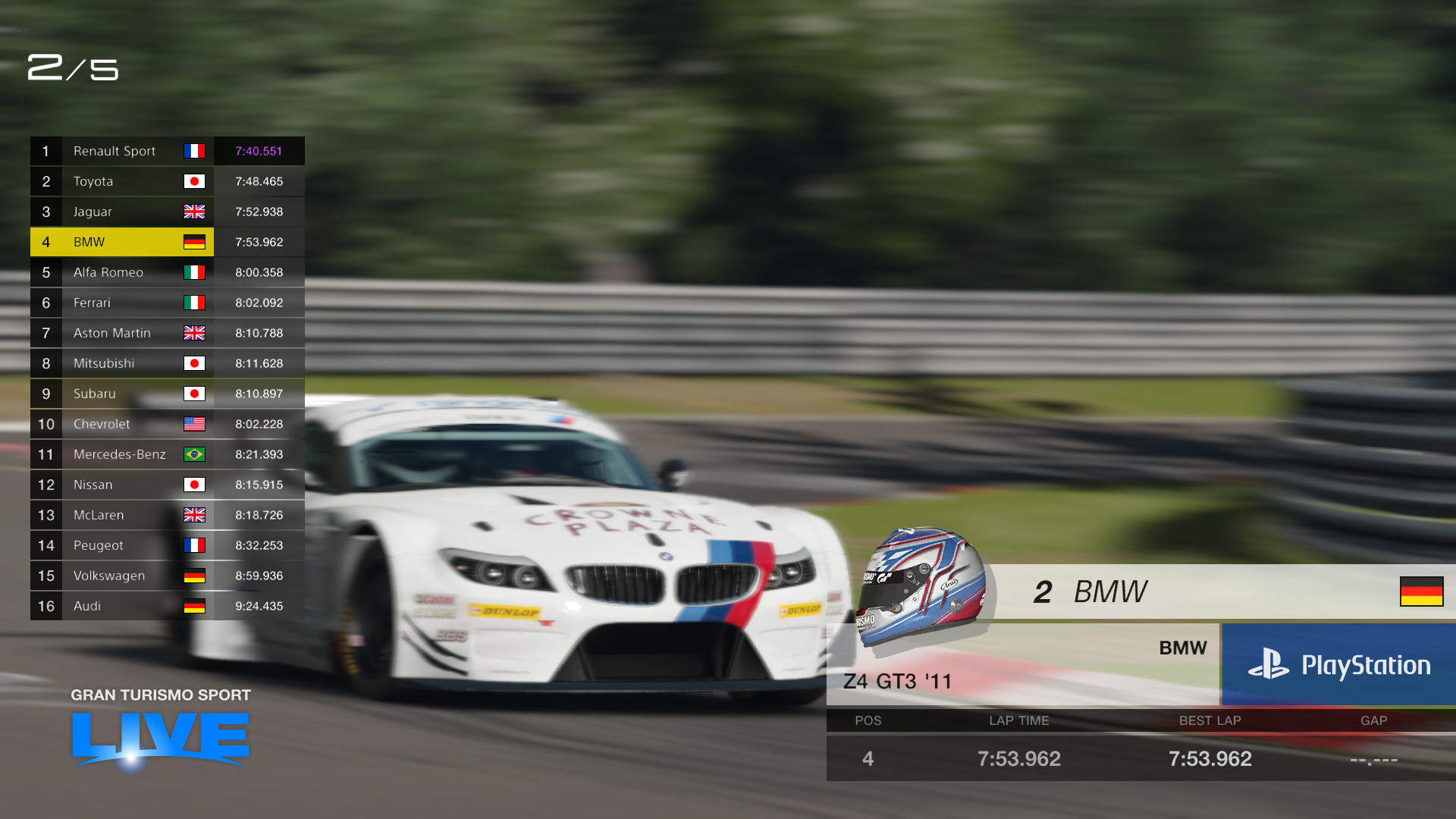The height and width of the screenshot is (819, 1456).
Task: Select the British flag icon beside Jaguar
Action: 196,212
